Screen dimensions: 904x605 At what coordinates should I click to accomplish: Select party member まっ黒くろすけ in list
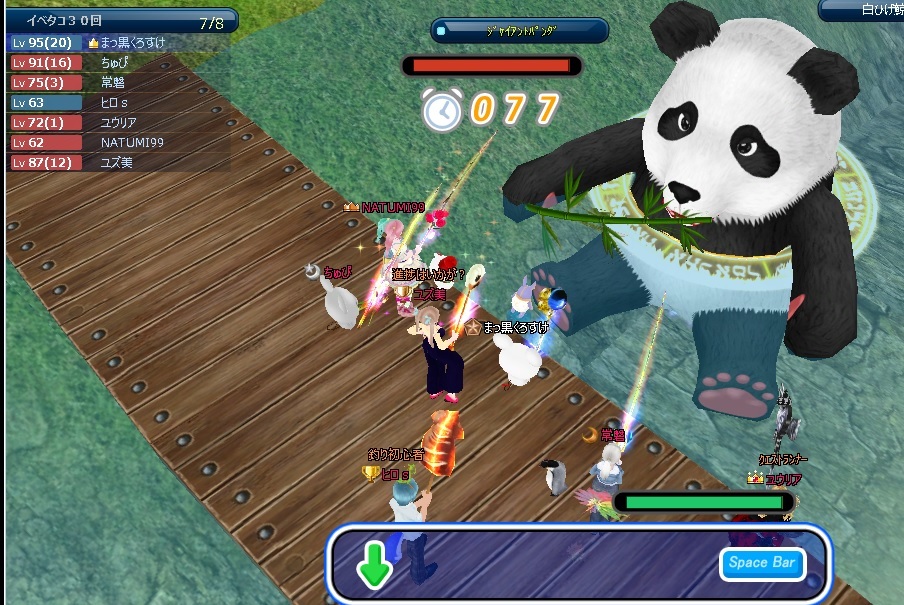(x=120, y=43)
